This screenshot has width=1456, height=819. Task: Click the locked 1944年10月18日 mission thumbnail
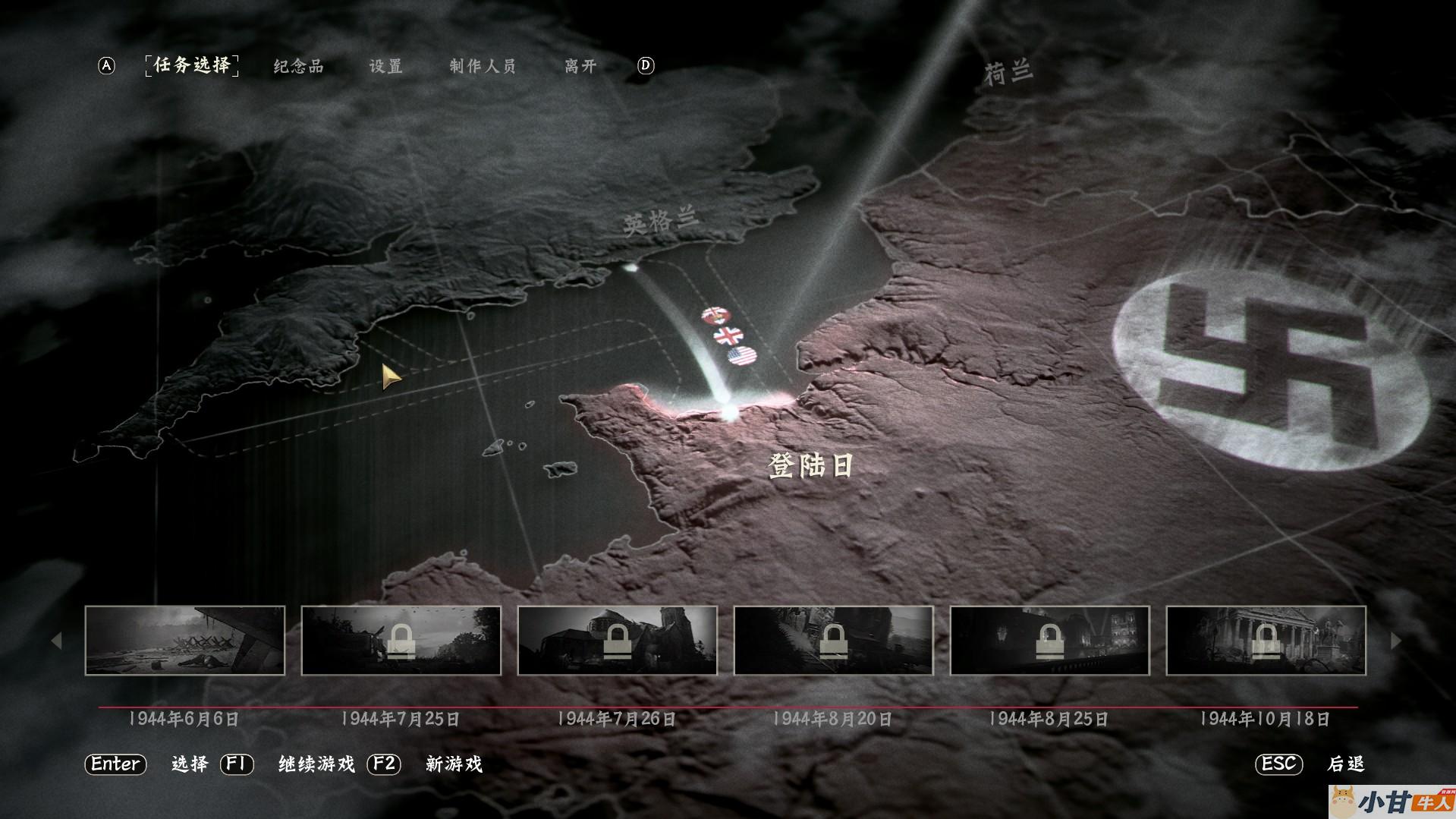click(1266, 641)
